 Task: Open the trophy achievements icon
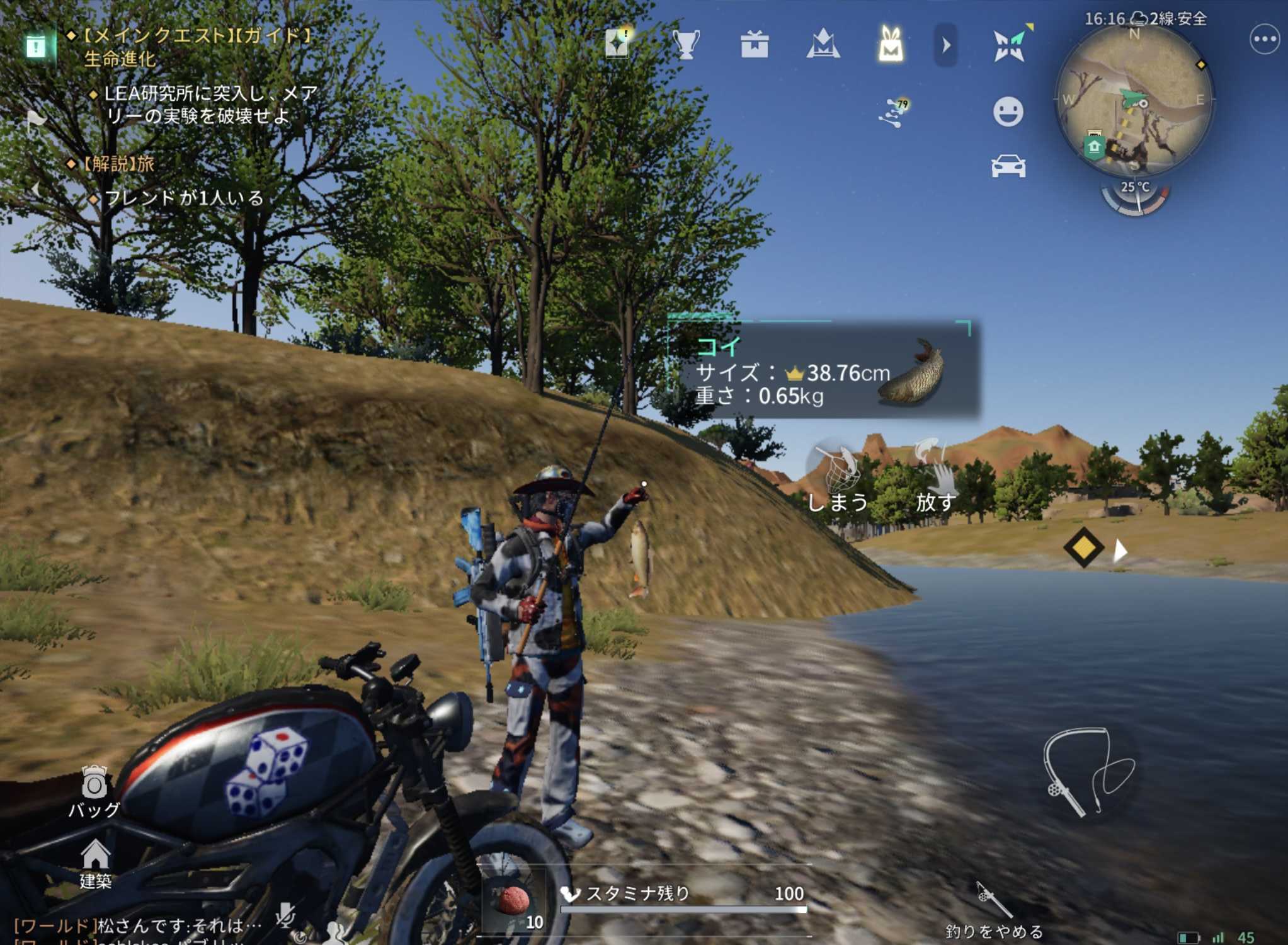click(x=686, y=45)
